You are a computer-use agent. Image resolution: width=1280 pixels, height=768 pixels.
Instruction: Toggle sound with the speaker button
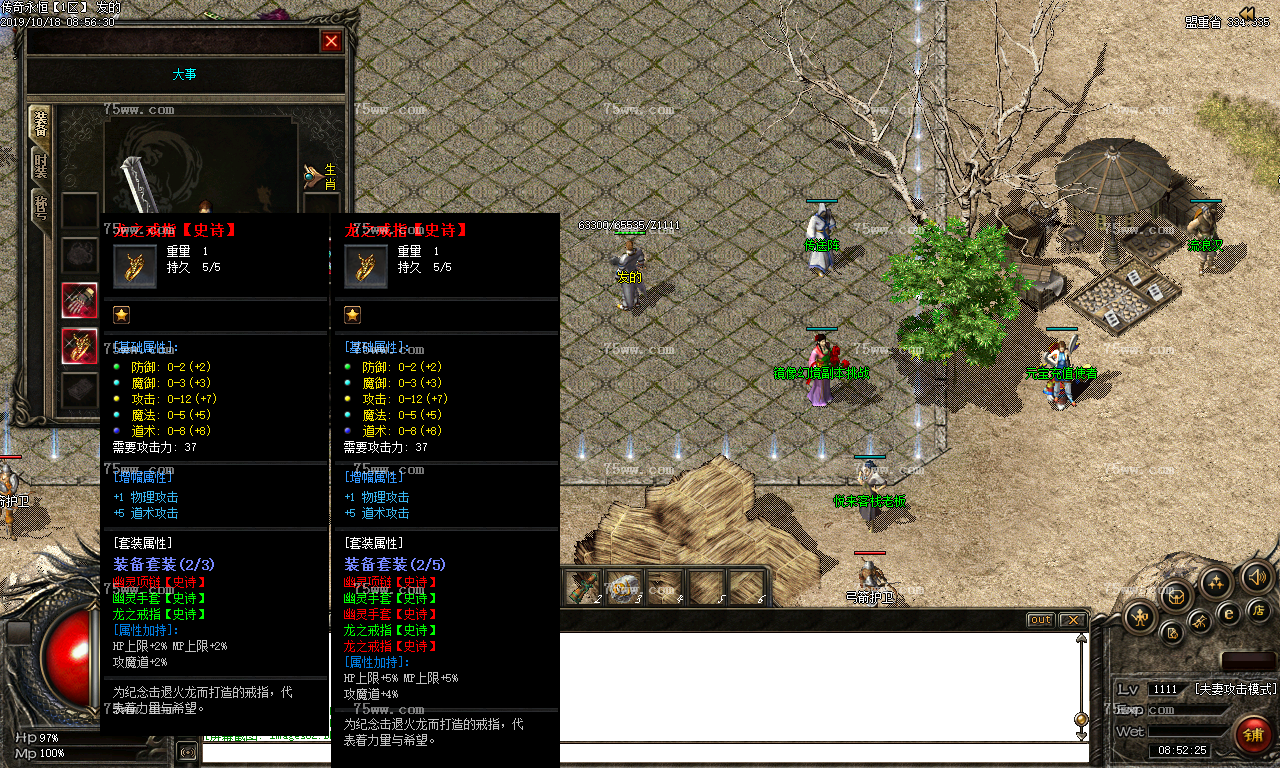point(1256,577)
